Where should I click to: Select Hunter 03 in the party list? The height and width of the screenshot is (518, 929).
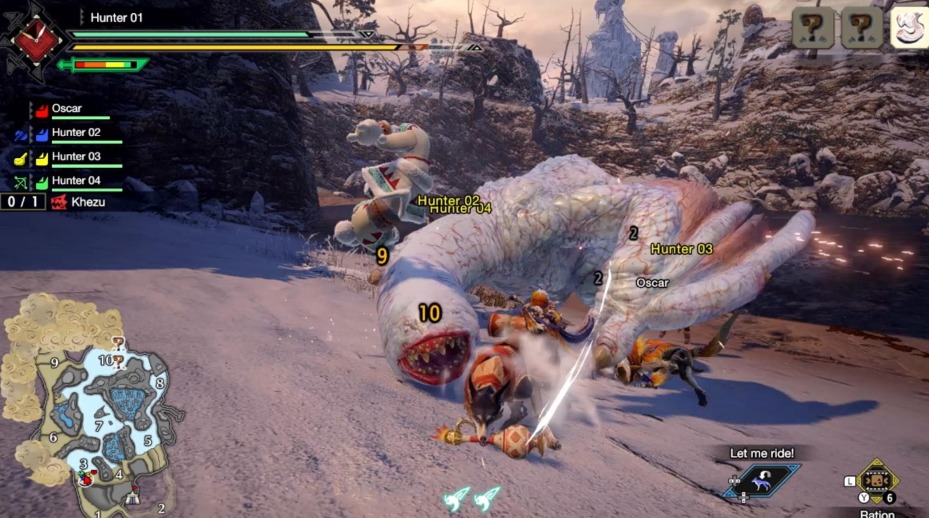[75, 157]
